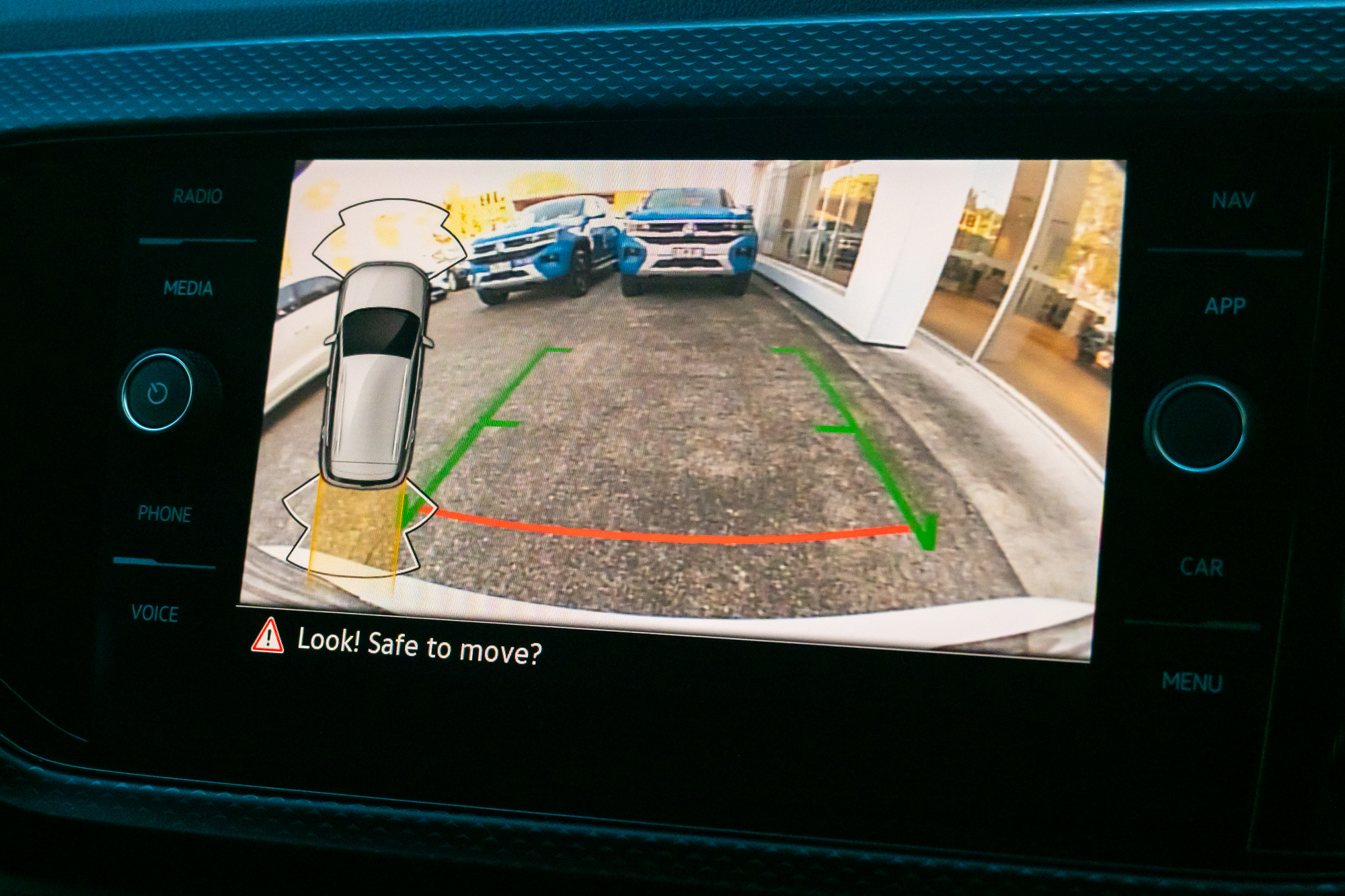This screenshot has height=896, width=1345.
Task: Open the main MENU
Action: pos(1192,682)
